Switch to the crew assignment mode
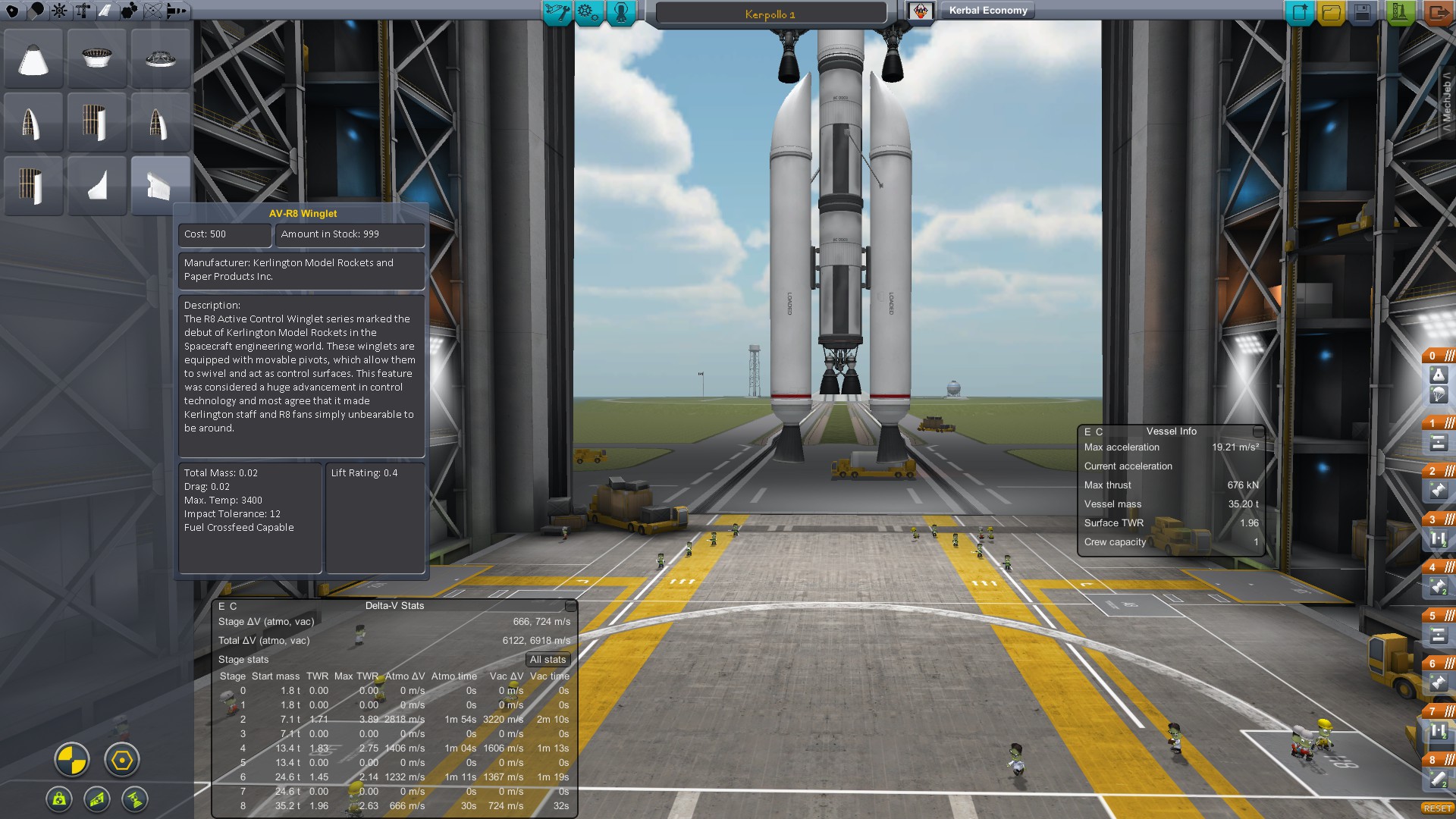The width and height of the screenshot is (1456, 819). tap(621, 12)
